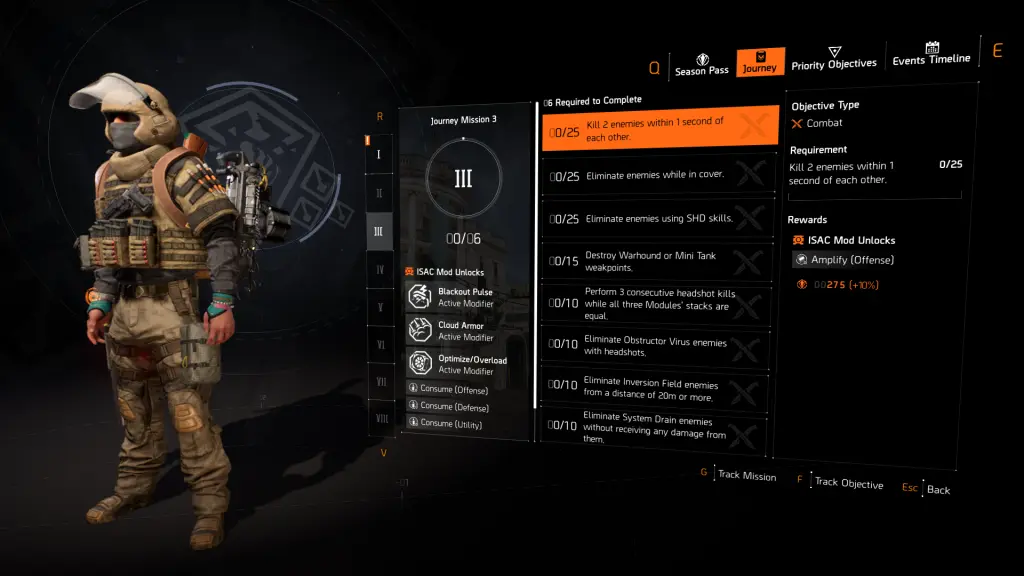The image size is (1024, 576).
Task: Show the Events Timeline tab
Action: tap(931, 54)
